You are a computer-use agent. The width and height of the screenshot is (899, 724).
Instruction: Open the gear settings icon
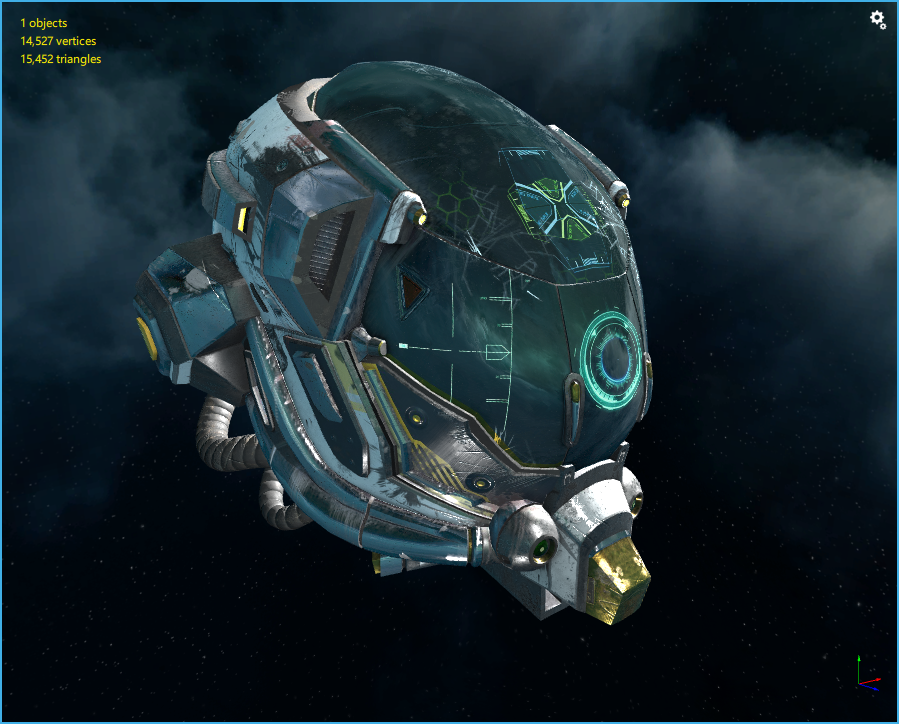[877, 19]
